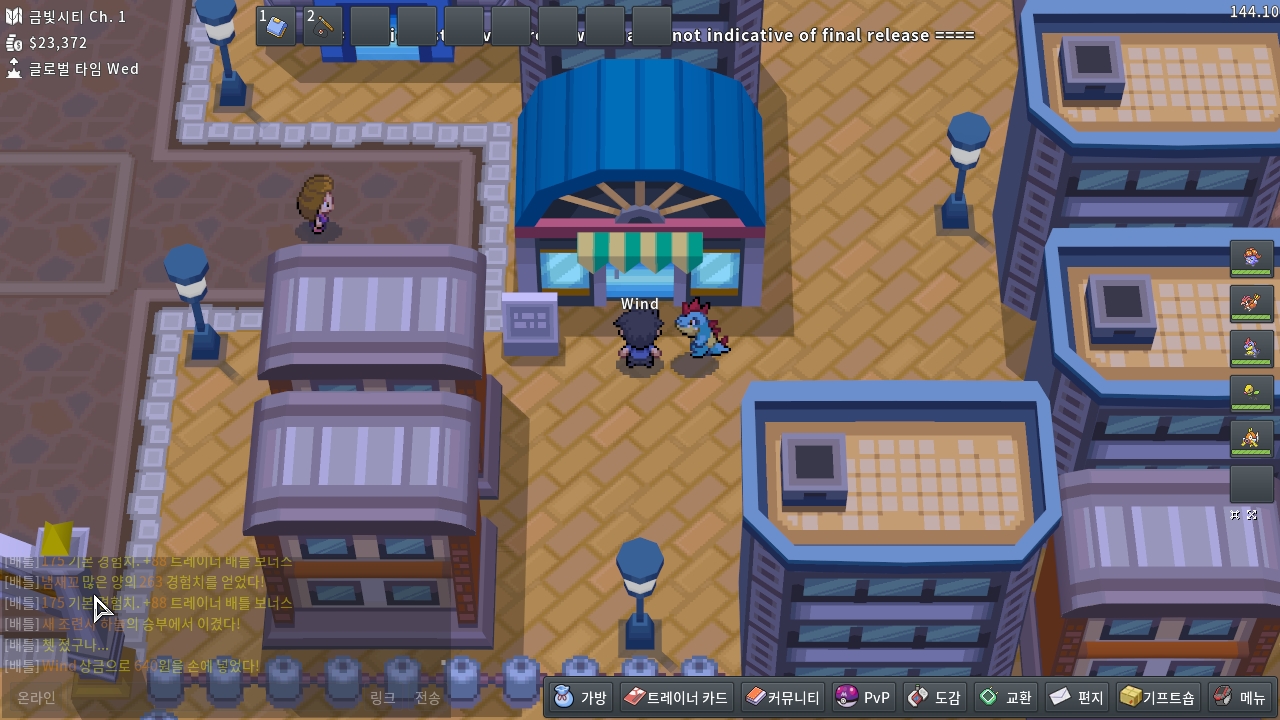The height and width of the screenshot is (720, 1280).
Task: Open the 교환 trade window
Action: tap(1006, 697)
